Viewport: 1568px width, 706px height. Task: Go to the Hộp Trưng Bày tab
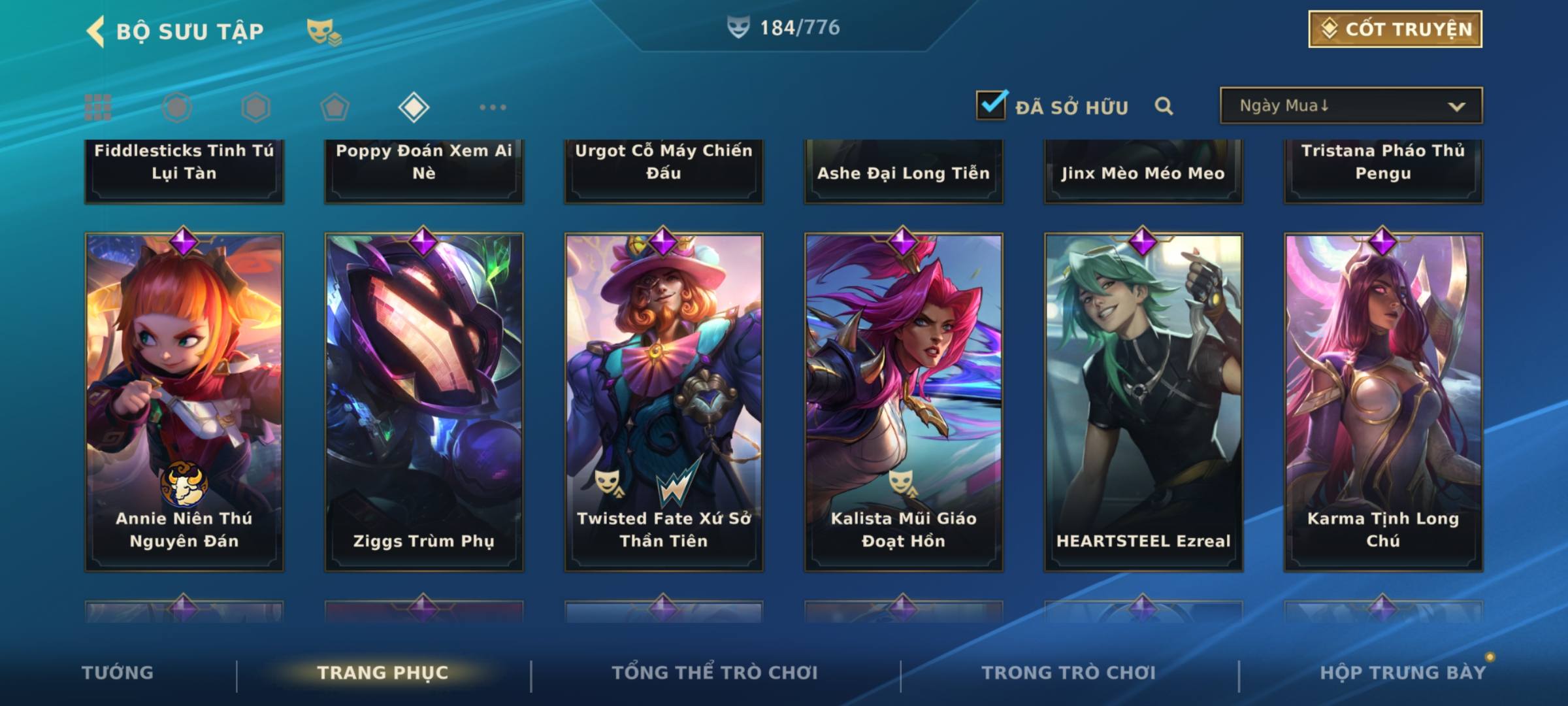(x=1403, y=673)
